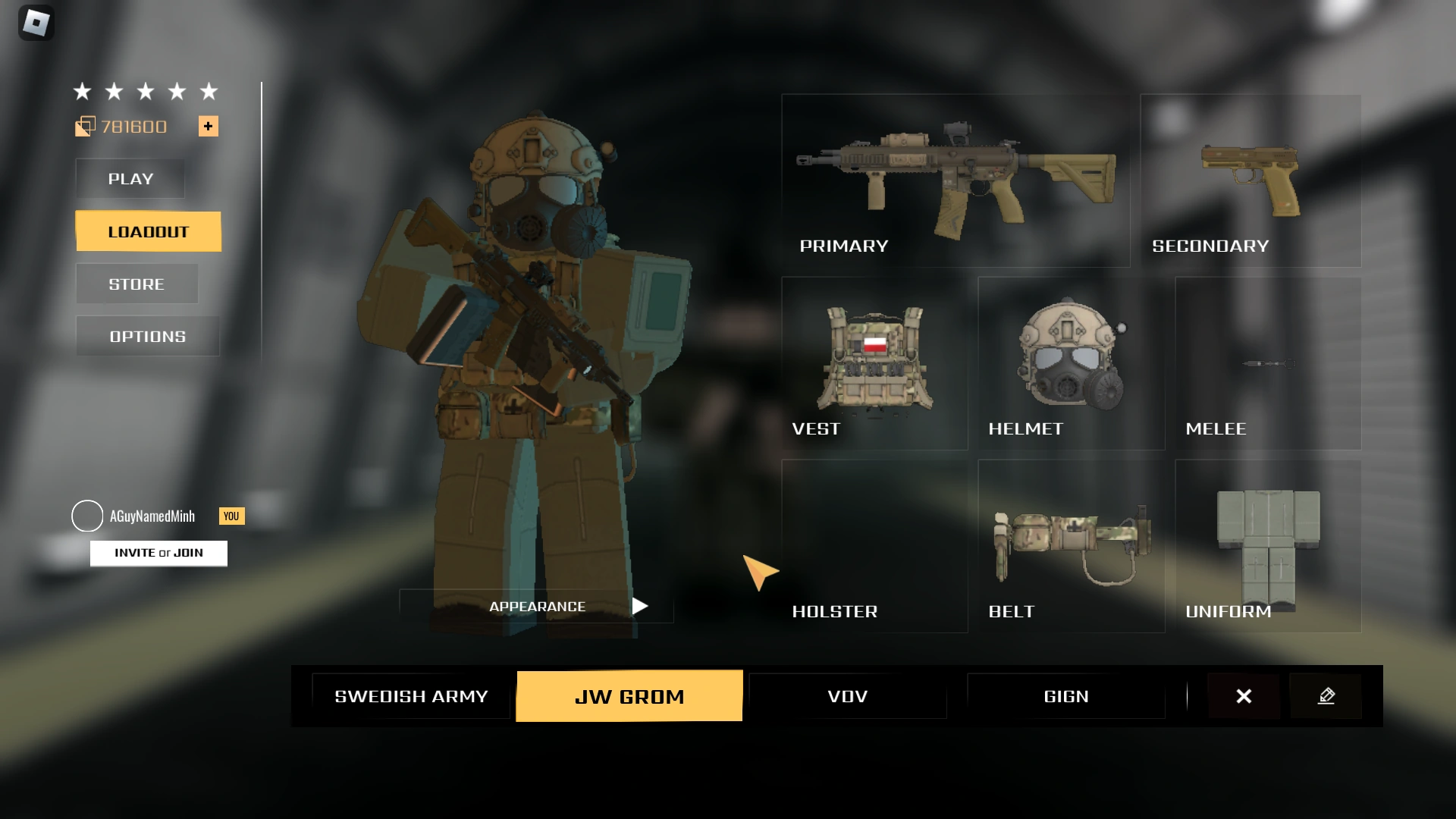Open the STORE menu
The height and width of the screenshot is (819, 1456).
point(136,284)
